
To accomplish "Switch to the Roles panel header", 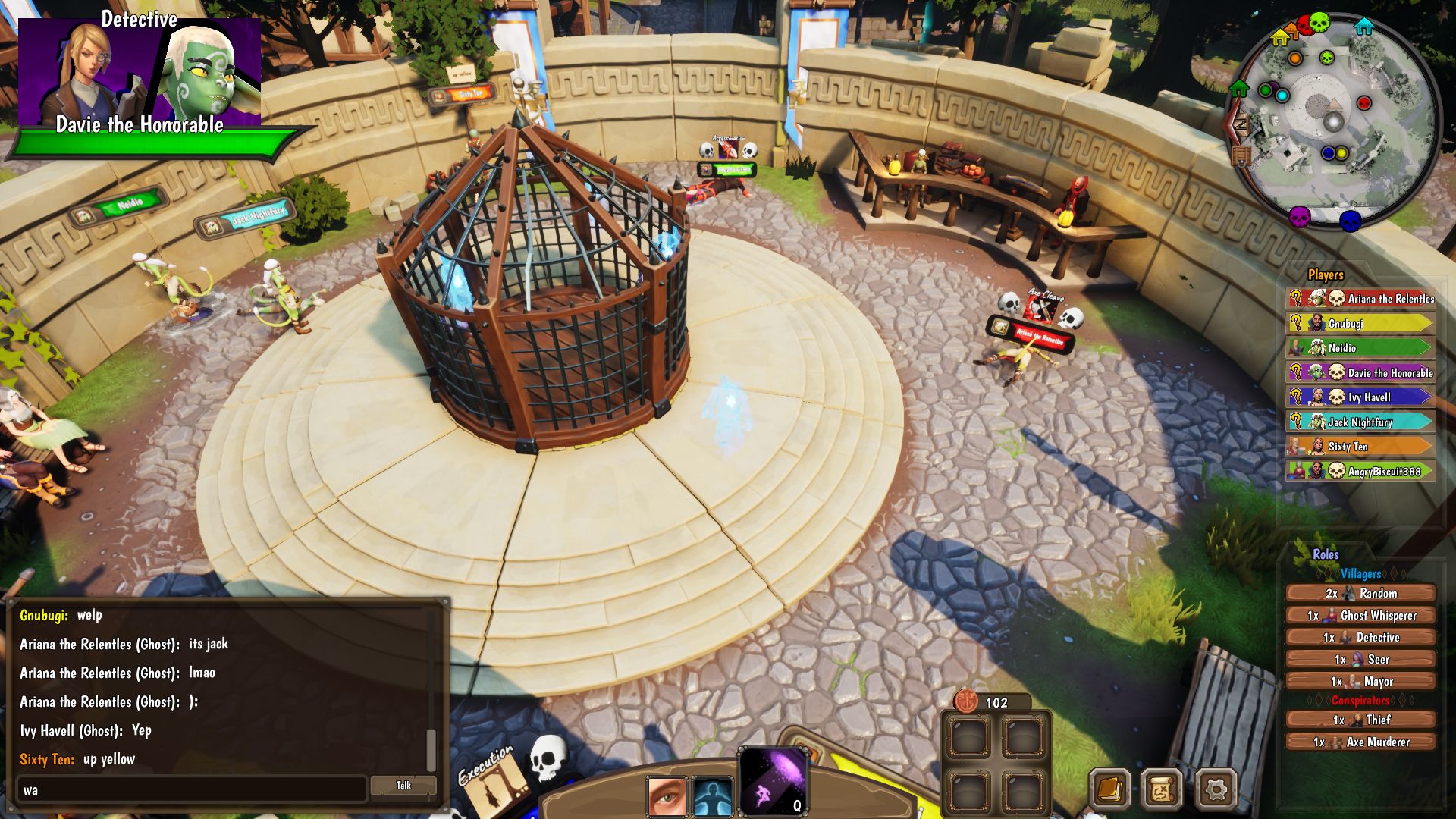I will click(x=1324, y=554).
